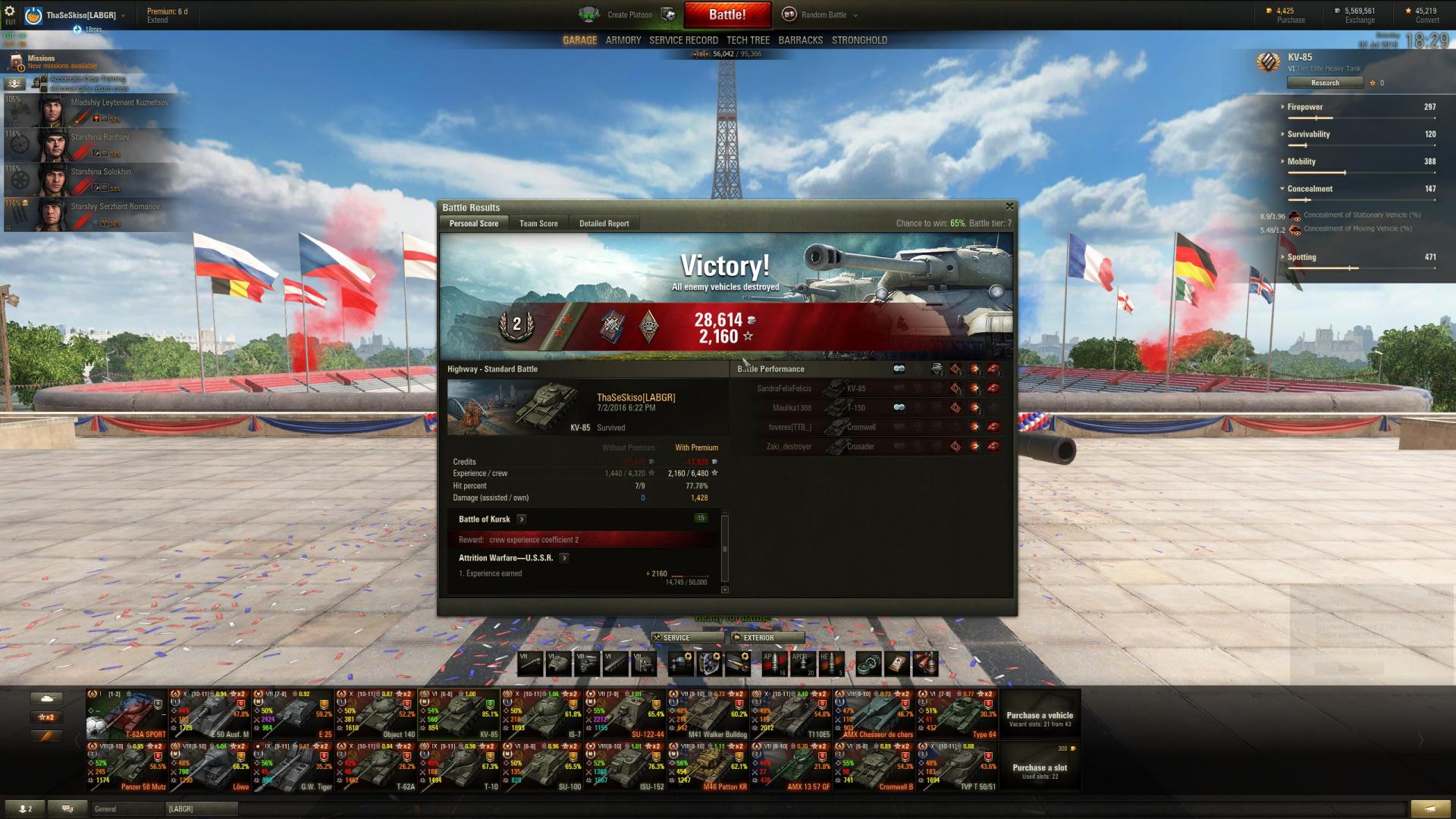Start a match with the Battle! button
This screenshot has height=819, width=1456.
tap(726, 14)
